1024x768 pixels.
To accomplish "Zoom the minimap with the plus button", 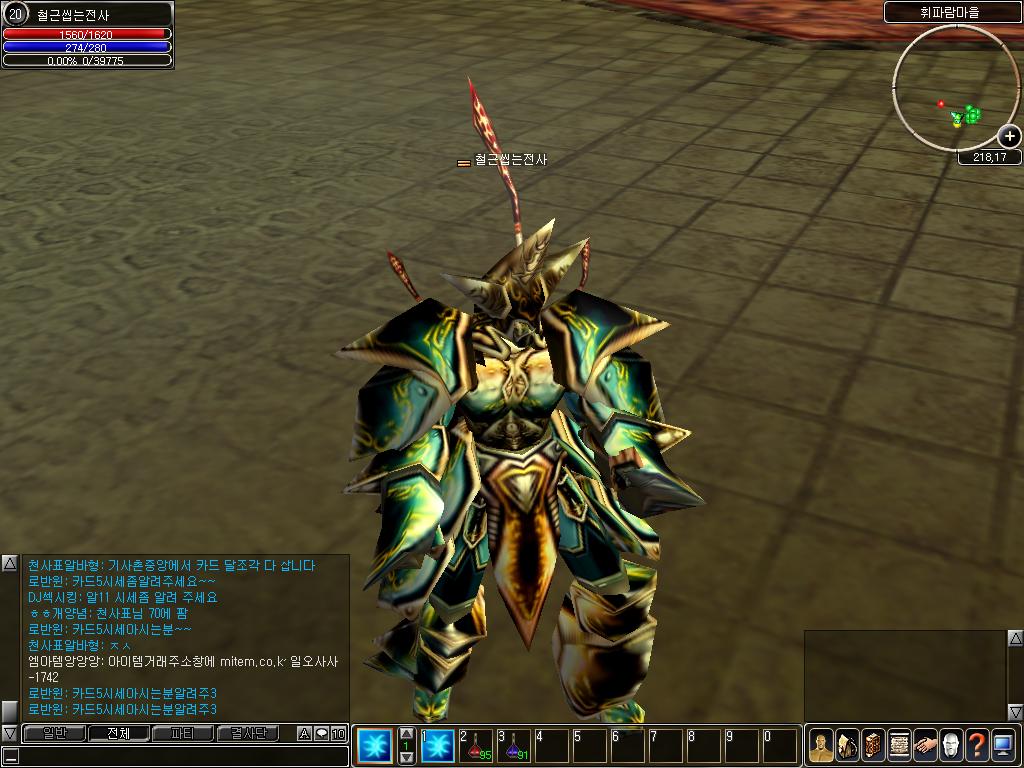I will pos(1010,136).
